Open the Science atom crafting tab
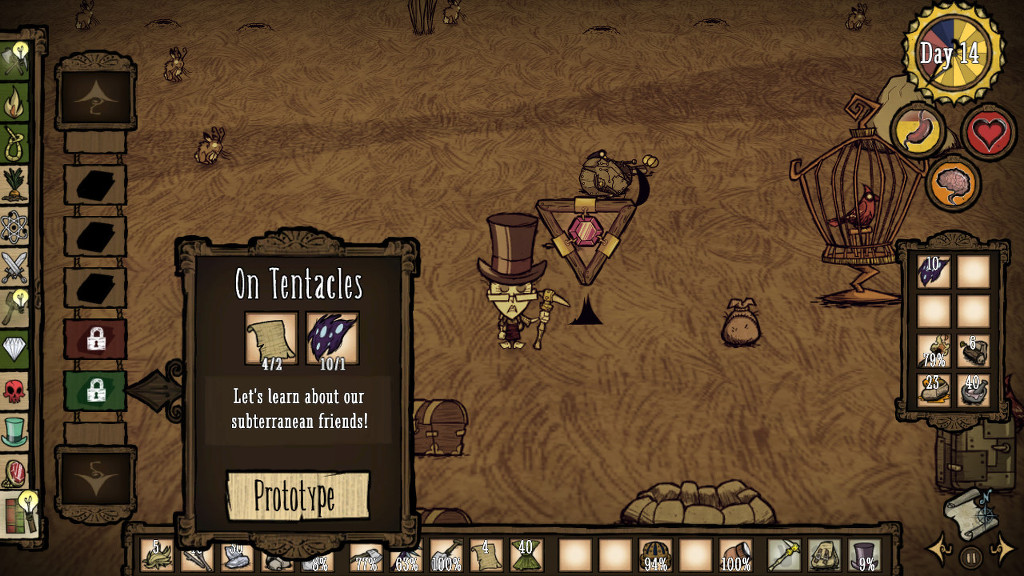This screenshot has width=1024, height=576. pos(15,228)
